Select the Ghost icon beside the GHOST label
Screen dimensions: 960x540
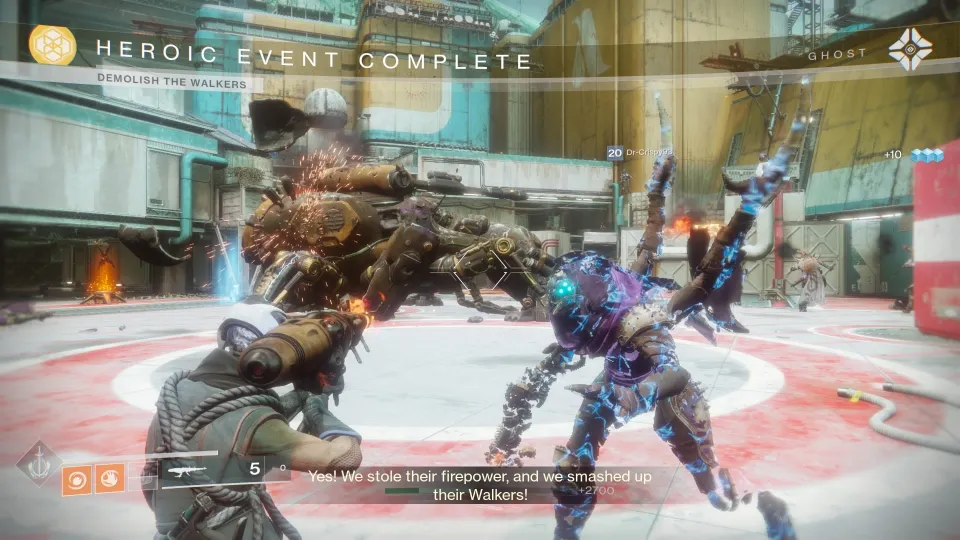pos(909,49)
